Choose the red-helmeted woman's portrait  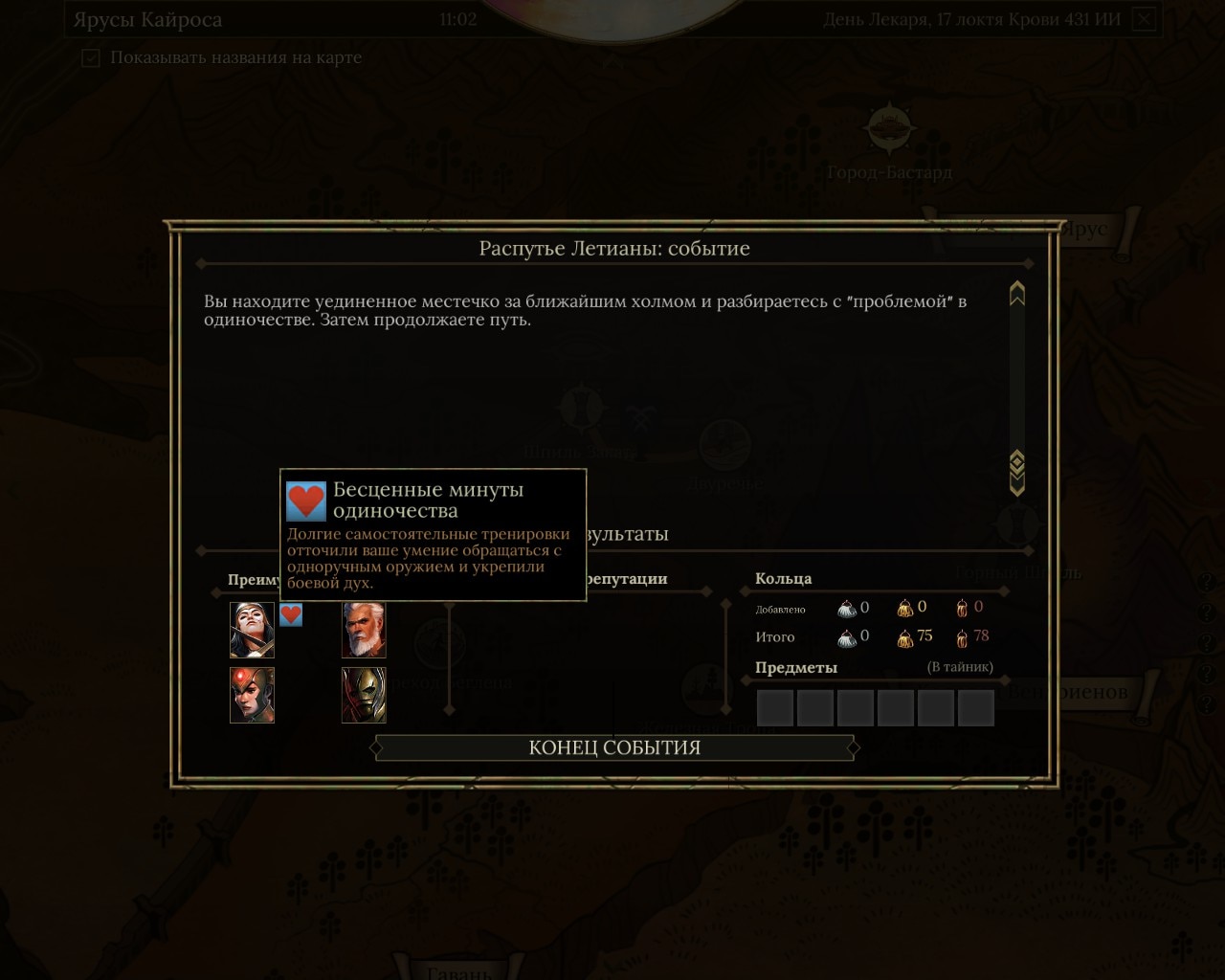(x=252, y=695)
